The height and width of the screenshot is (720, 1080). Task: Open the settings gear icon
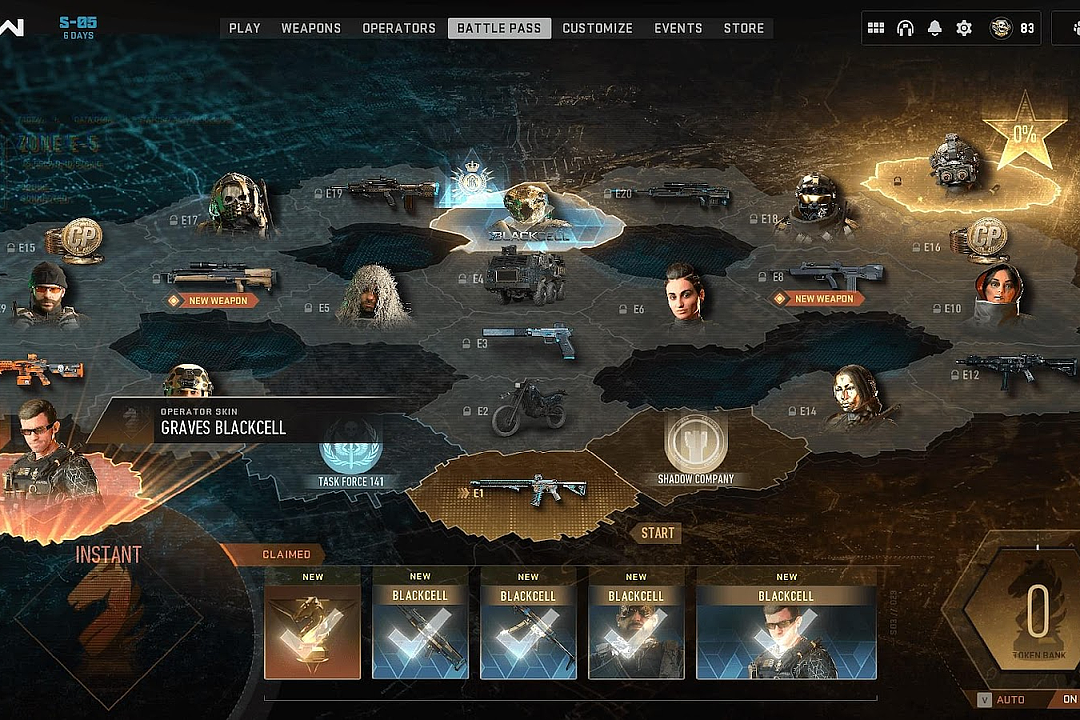click(964, 28)
